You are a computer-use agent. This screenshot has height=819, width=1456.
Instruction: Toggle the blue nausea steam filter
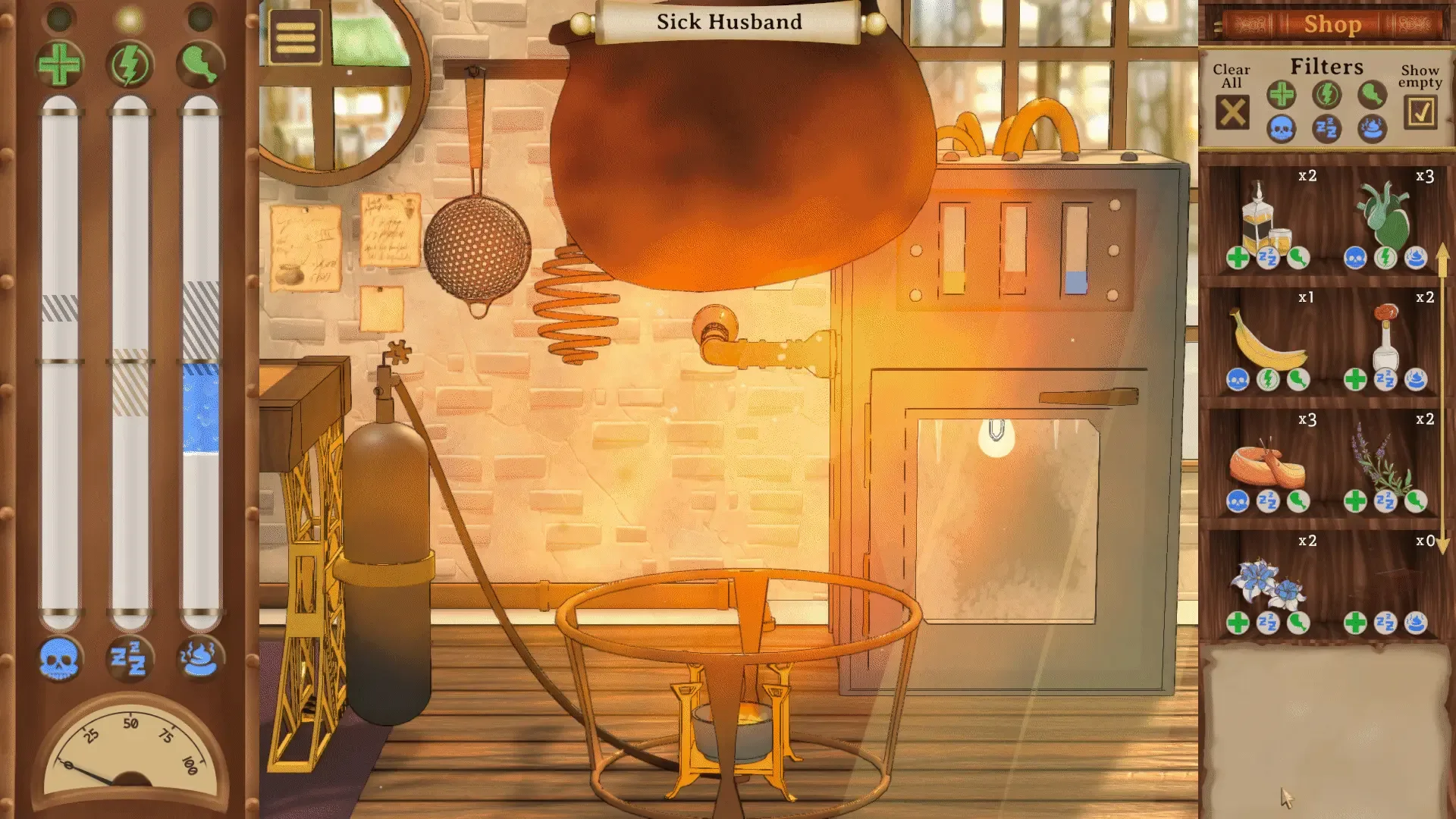(x=1371, y=129)
